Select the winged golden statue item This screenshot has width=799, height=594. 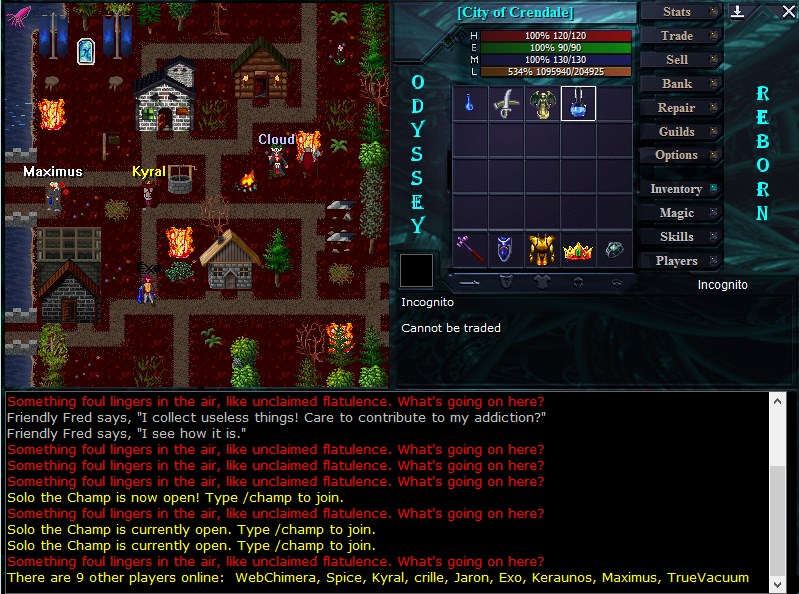point(542,103)
